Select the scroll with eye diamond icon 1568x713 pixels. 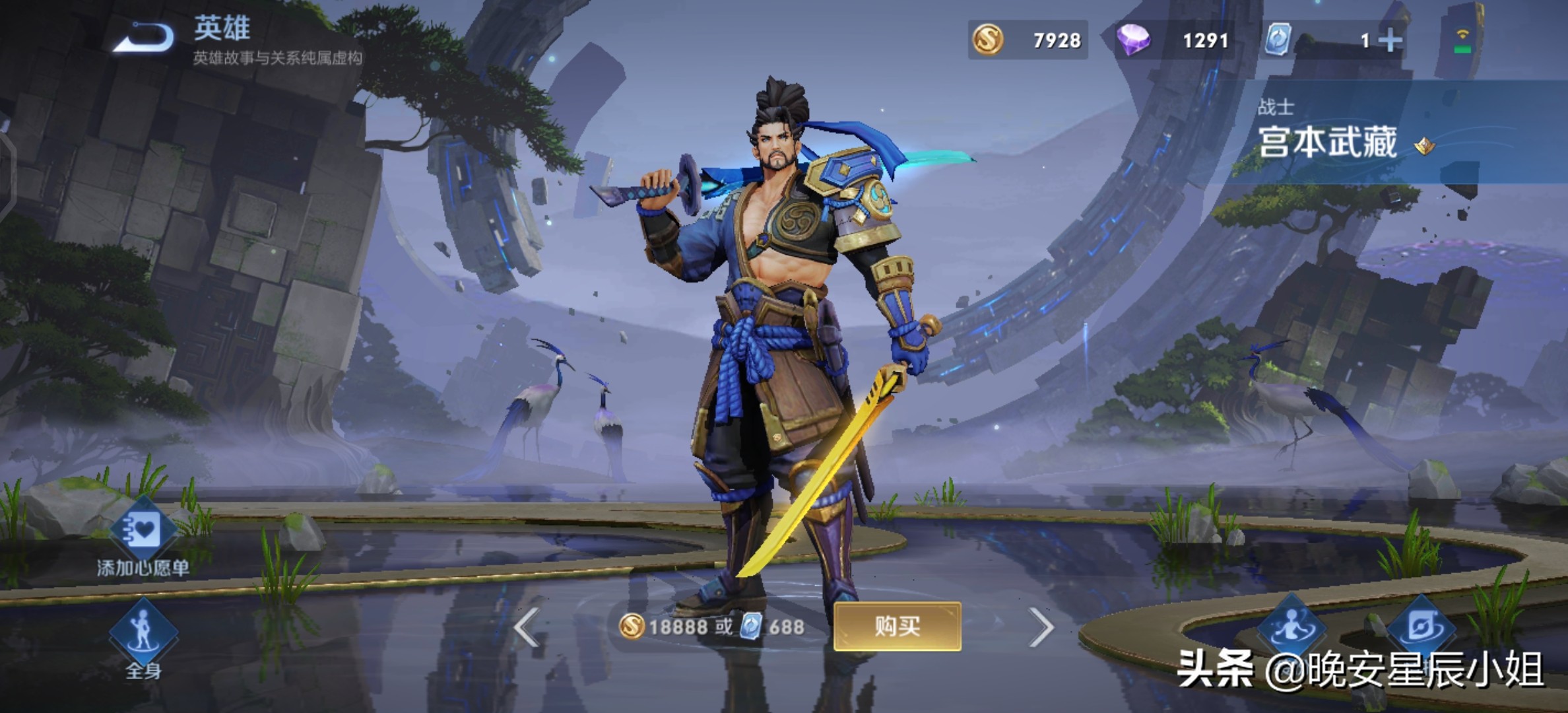(x=1421, y=627)
